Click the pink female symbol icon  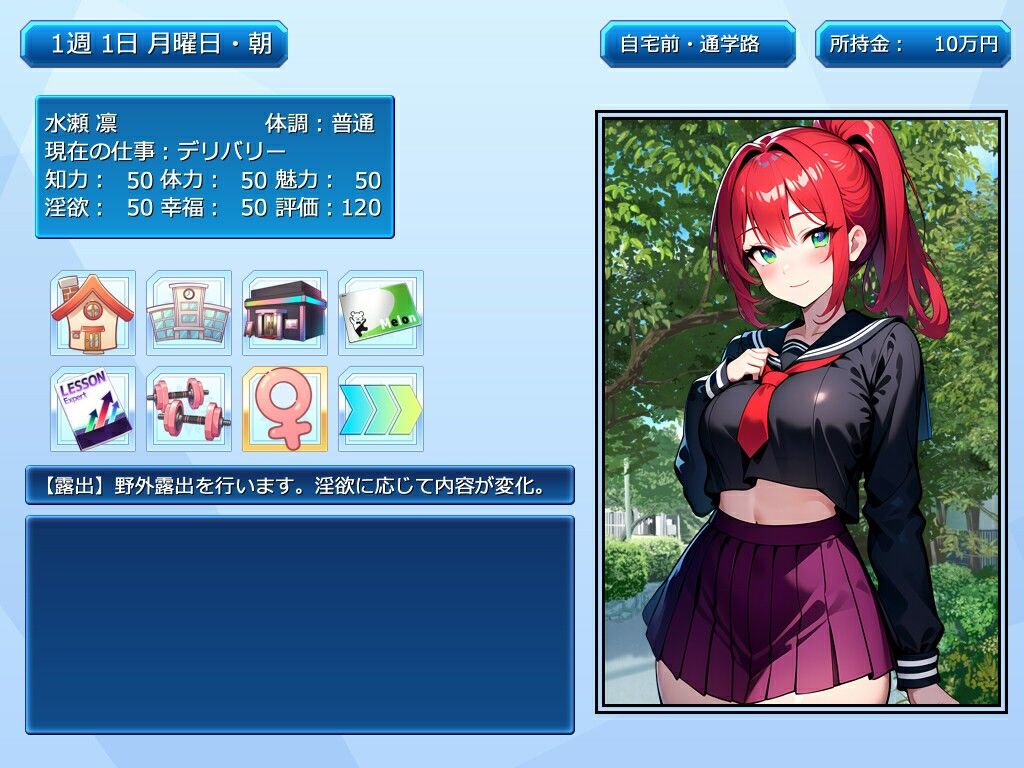pyautogui.click(x=285, y=409)
